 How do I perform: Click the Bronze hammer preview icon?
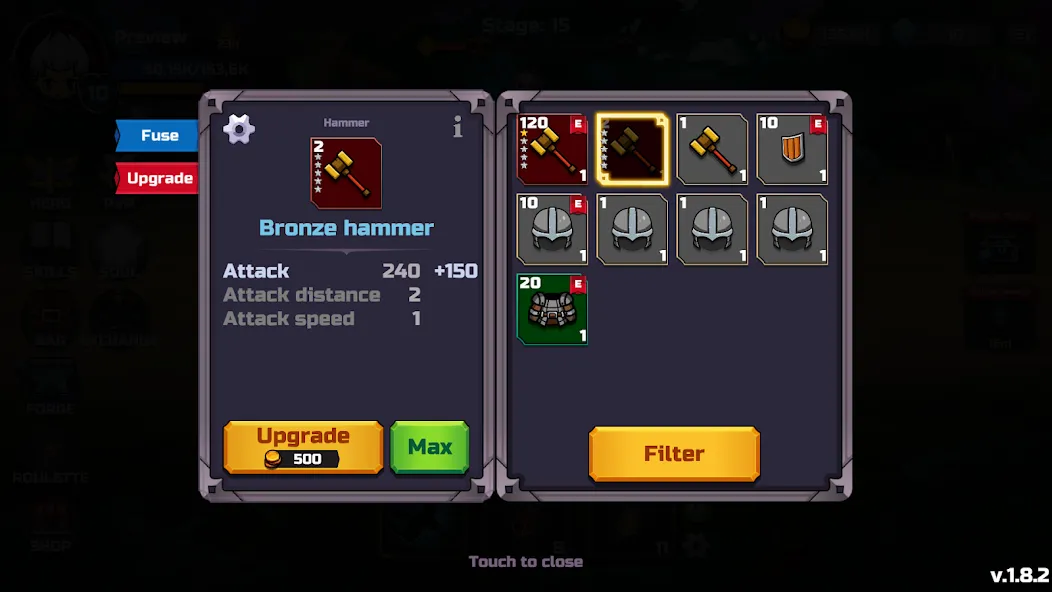pyautogui.click(x=346, y=173)
